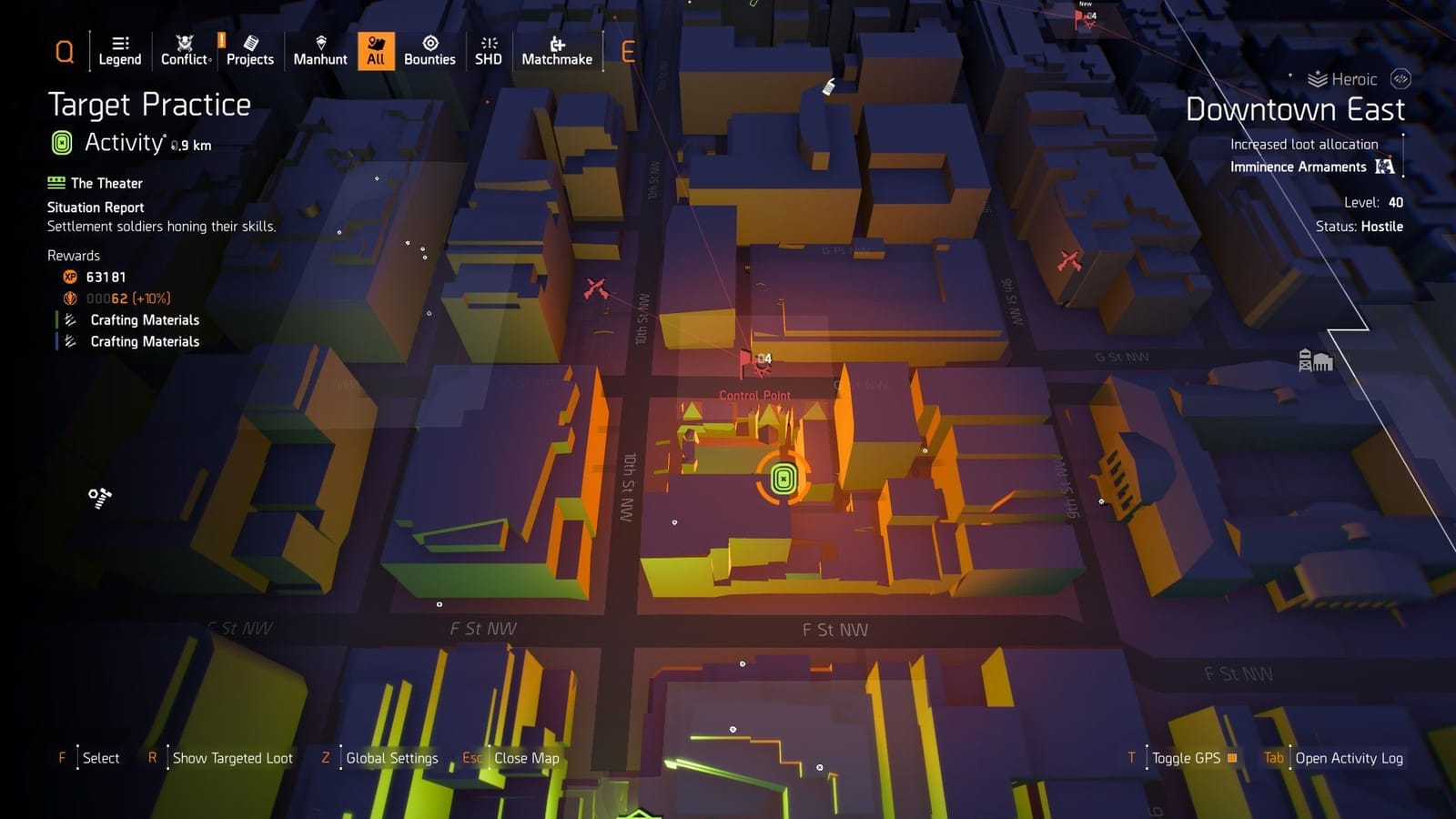
Task: Click the Matchmake button
Action: pos(556,50)
